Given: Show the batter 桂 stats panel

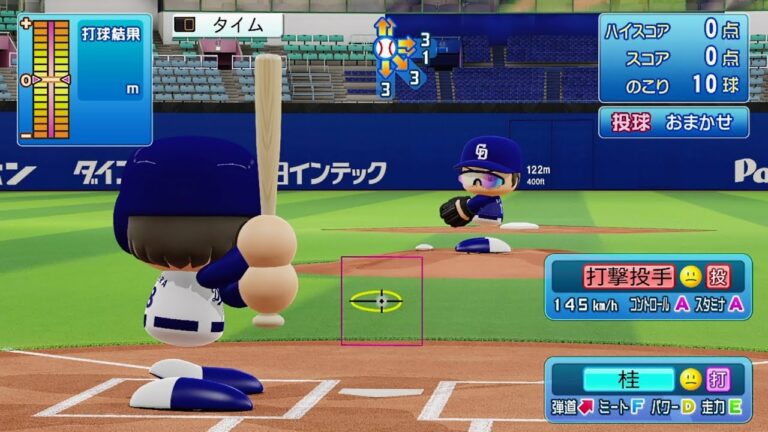Looking at the screenshot, I should click(647, 390).
